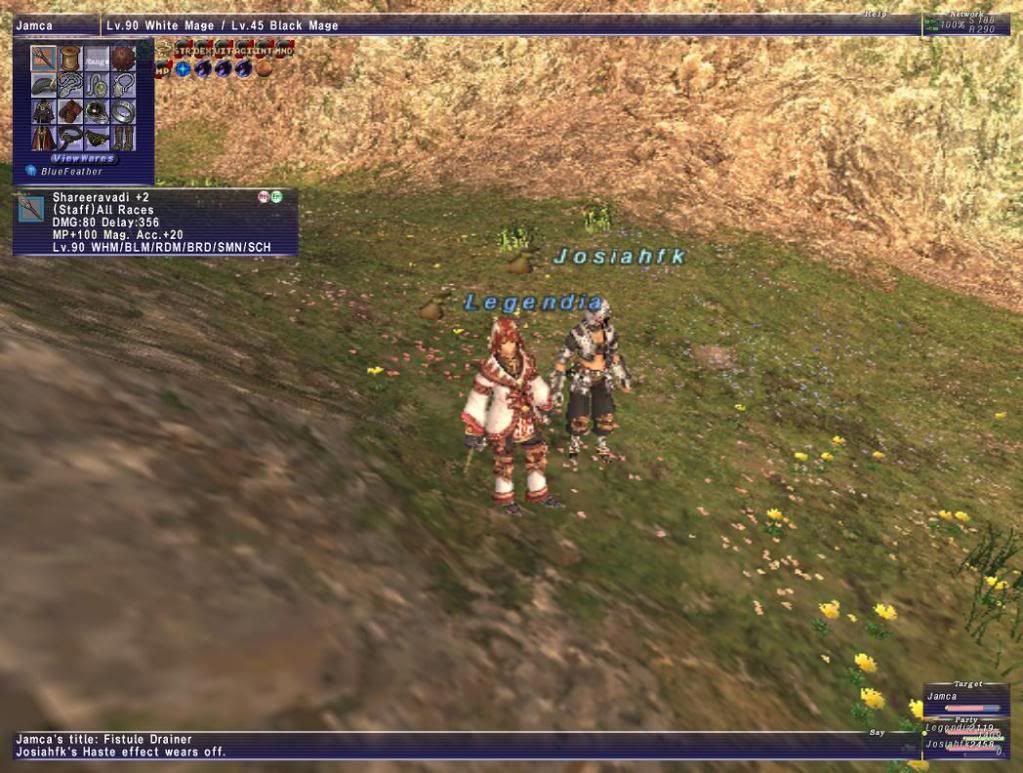The width and height of the screenshot is (1023, 773).
Task: Click the blue sparkle status effect icon
Action: tap(183, 69)
